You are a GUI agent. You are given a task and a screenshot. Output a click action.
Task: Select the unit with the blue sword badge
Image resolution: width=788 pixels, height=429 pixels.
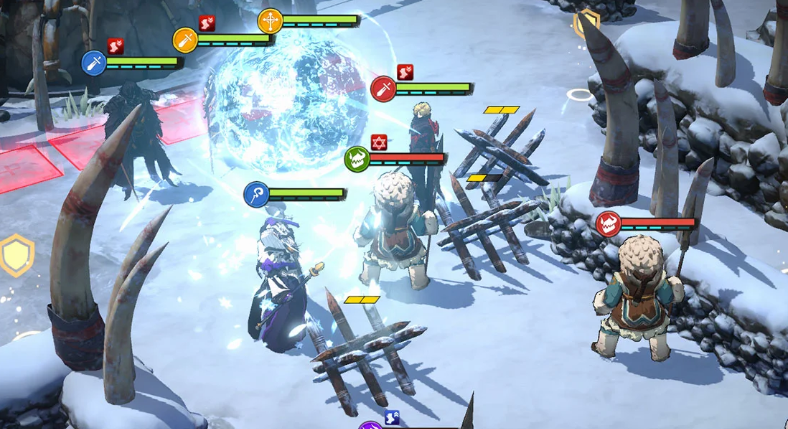94,63
